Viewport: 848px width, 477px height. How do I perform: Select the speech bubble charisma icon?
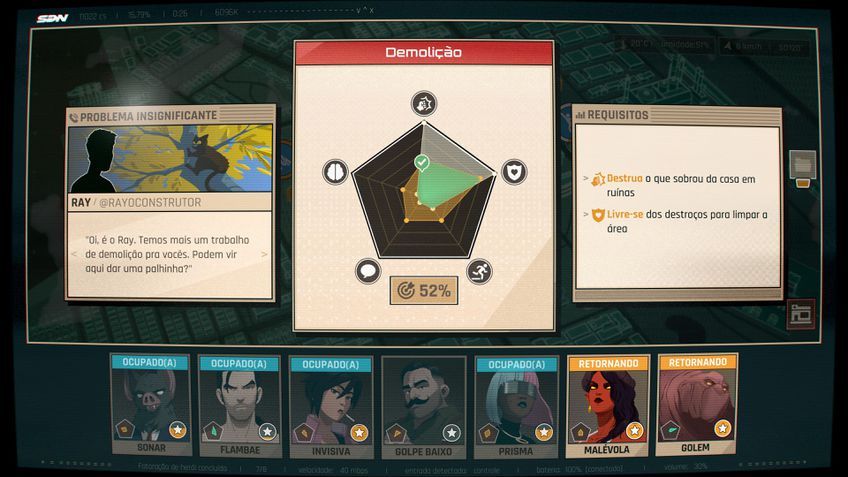[368, 271]
